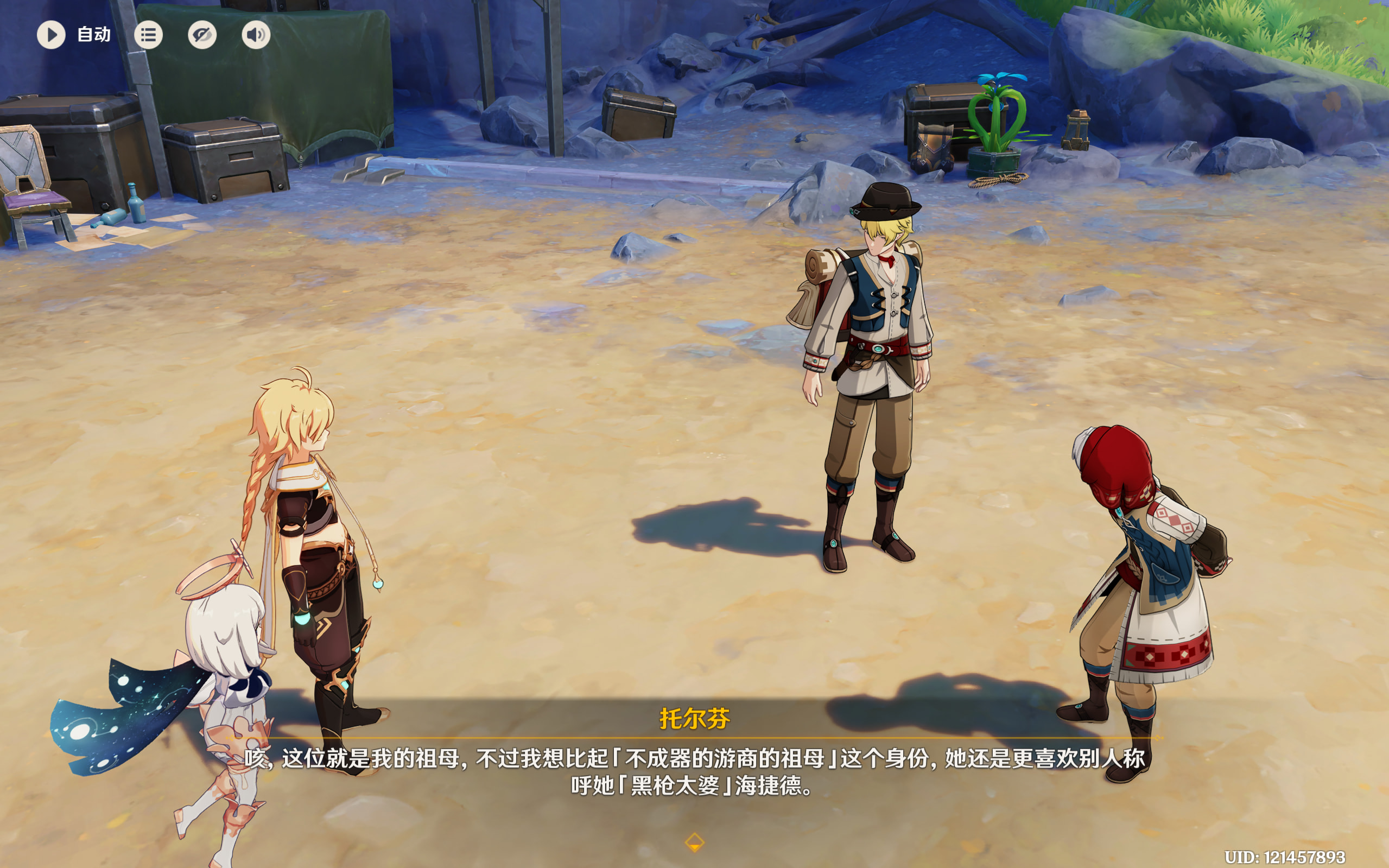Continue dialogue via the yellow diamond arrow
The height and width of the screenshot is (868, 1389).
(695, 842)
